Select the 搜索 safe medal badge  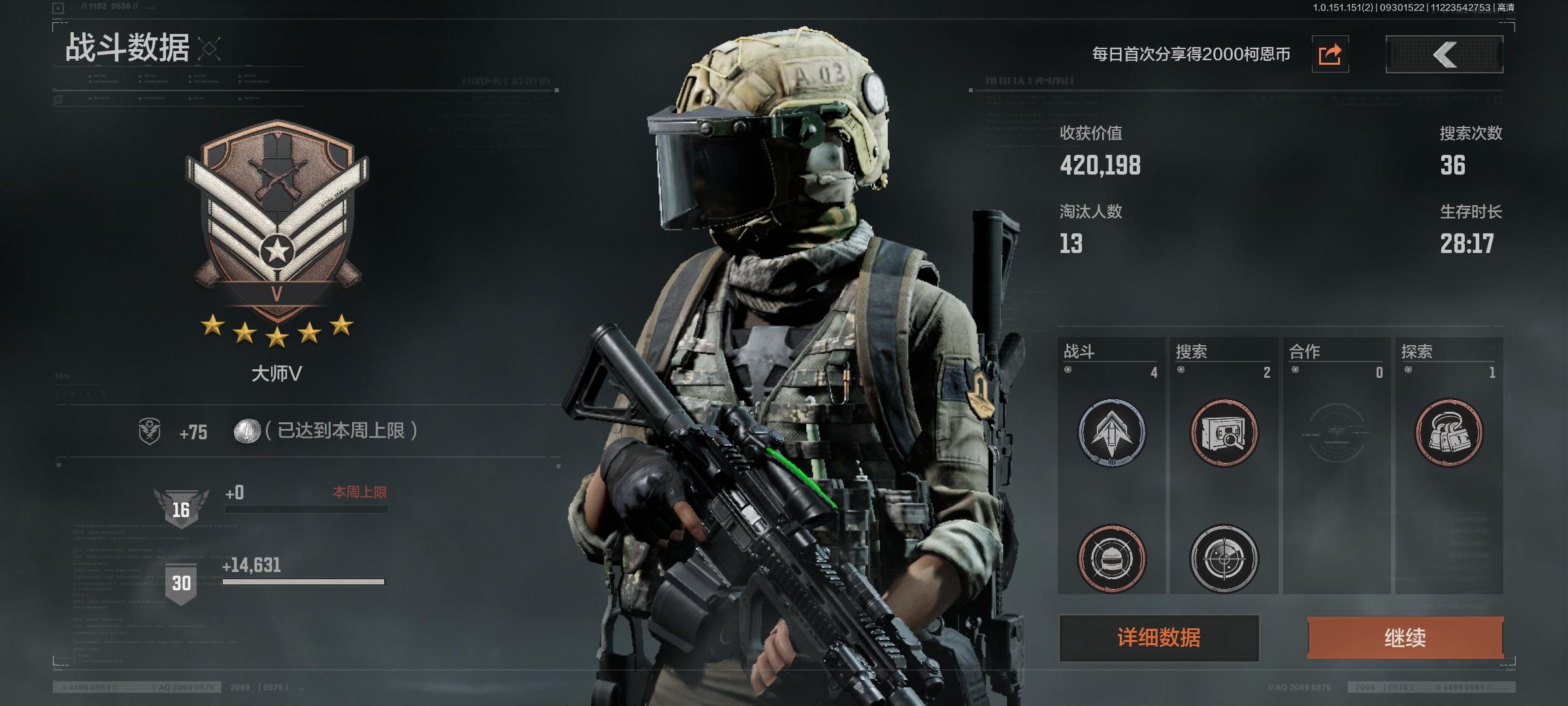1224,432
